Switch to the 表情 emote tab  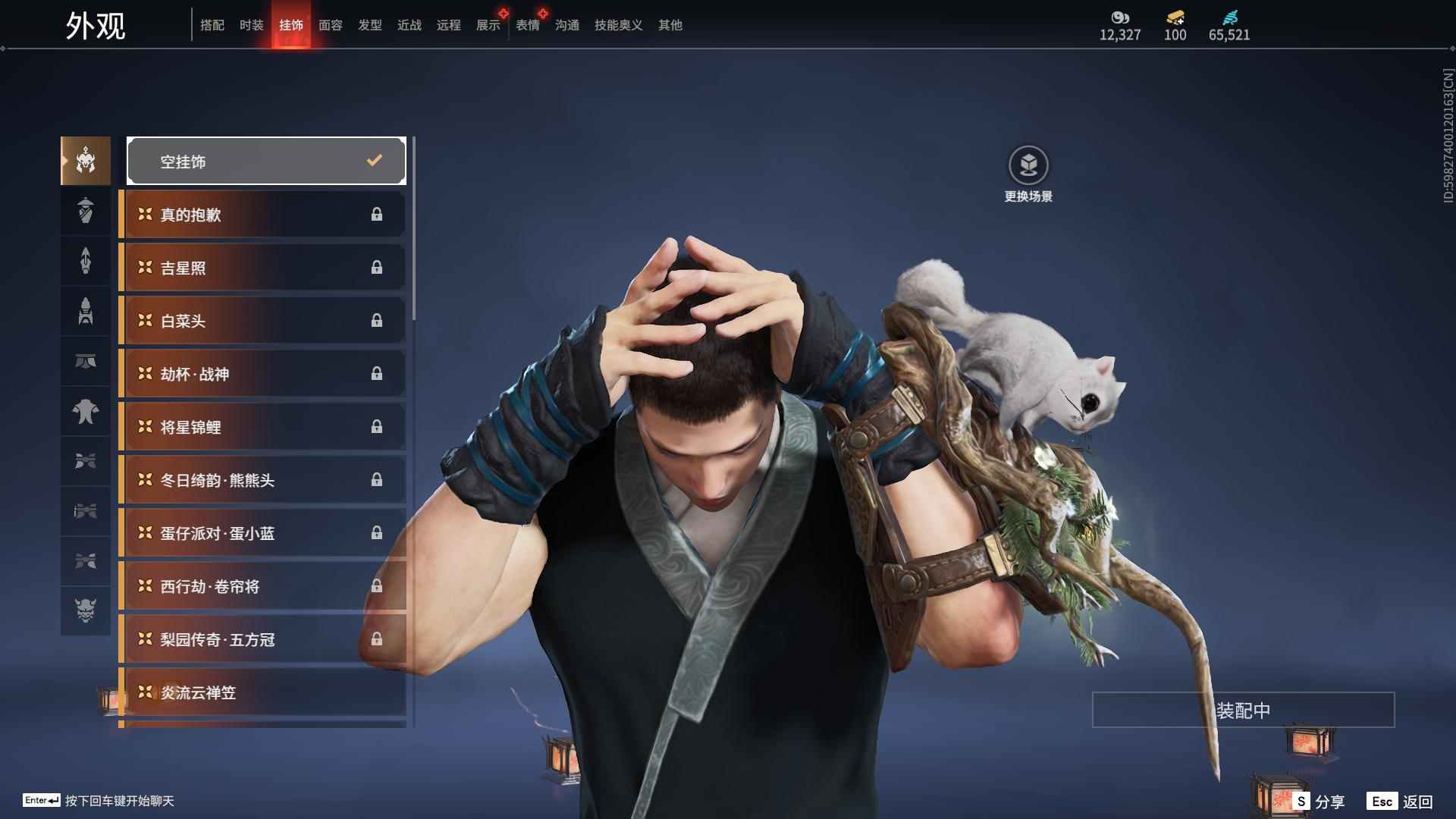(527, 25)
